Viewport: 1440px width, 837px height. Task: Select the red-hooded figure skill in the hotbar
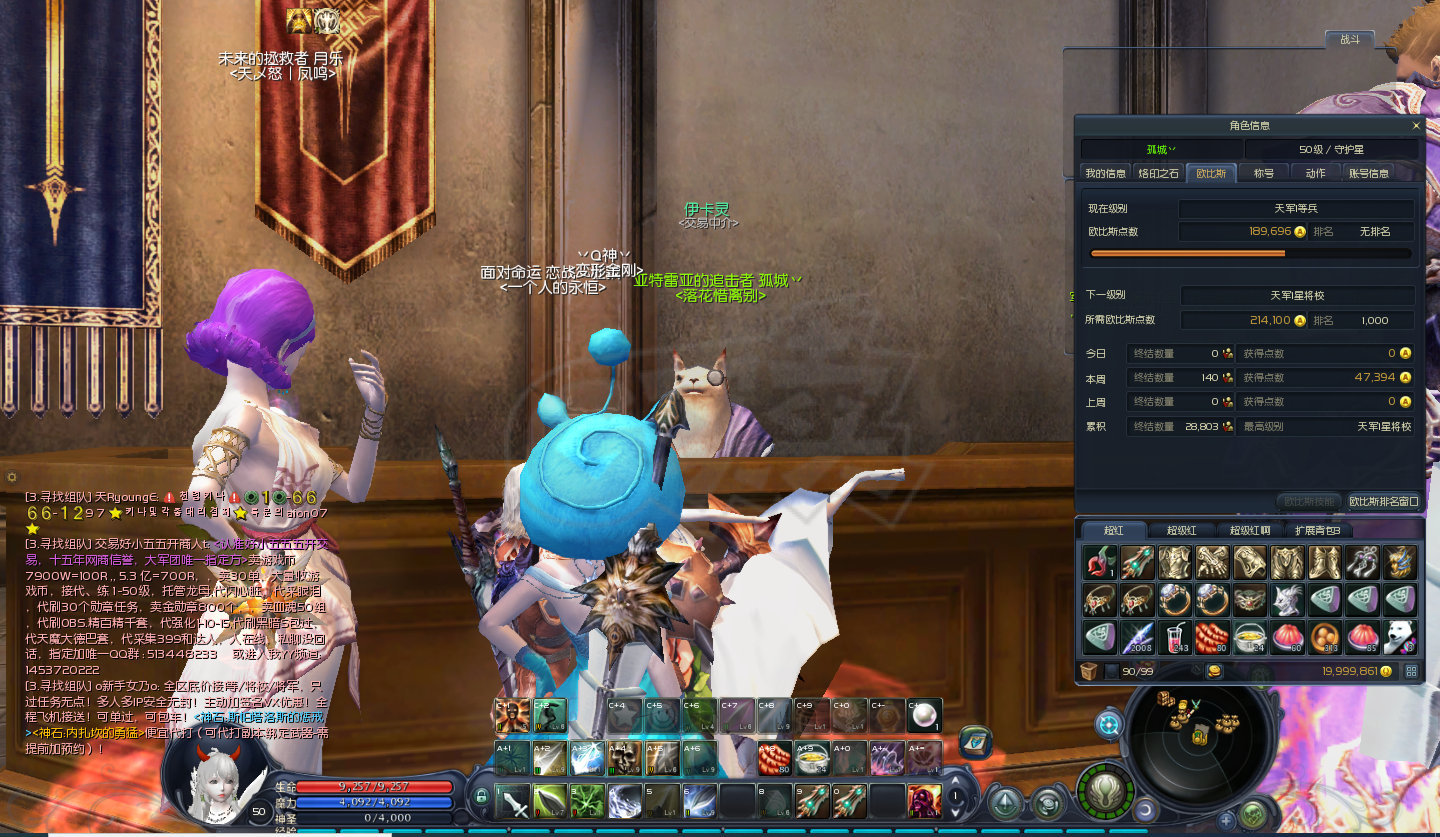pos(924,802)
